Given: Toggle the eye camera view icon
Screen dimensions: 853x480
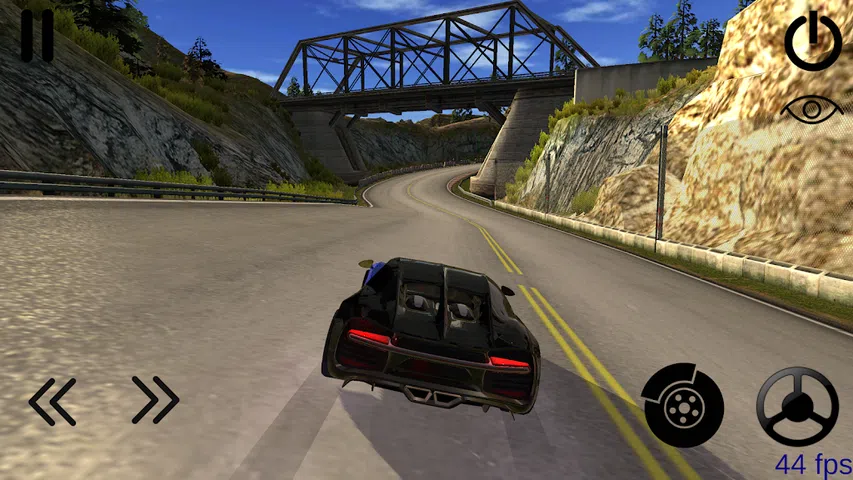Looking at the screenshot, I should (x=812, y=108).
